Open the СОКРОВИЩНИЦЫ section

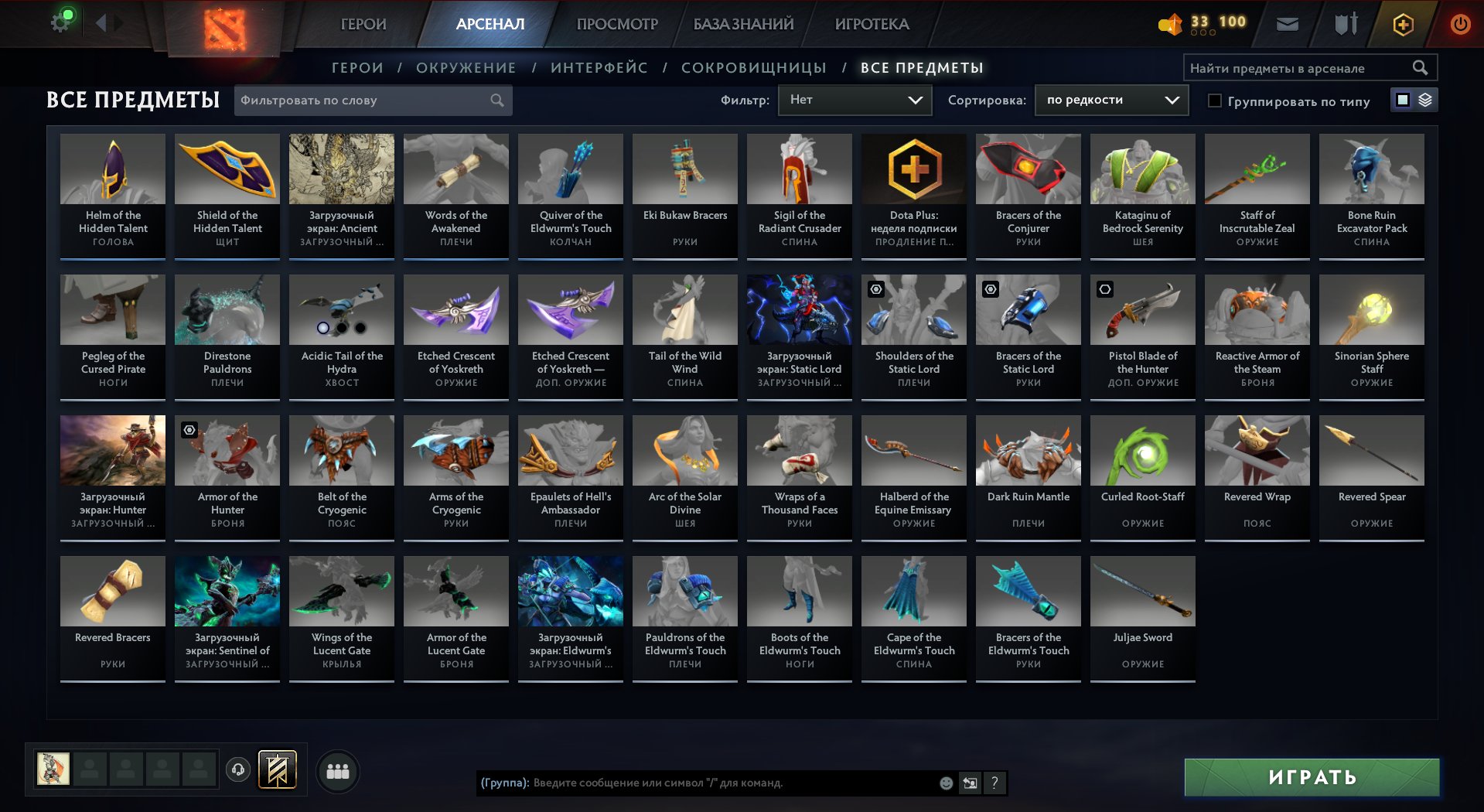click(752, 67)
